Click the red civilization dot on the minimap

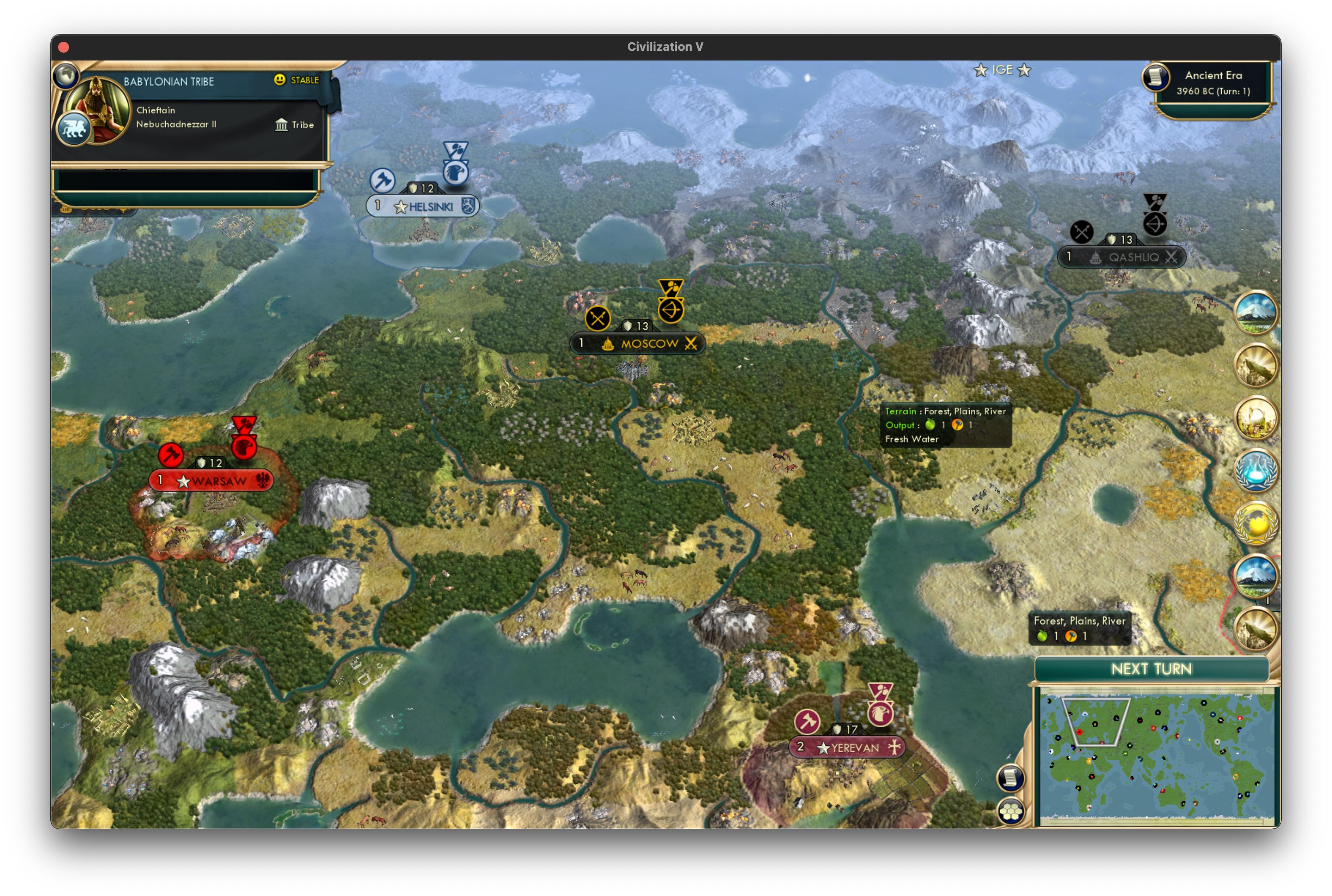click(x=1080, y=733)
